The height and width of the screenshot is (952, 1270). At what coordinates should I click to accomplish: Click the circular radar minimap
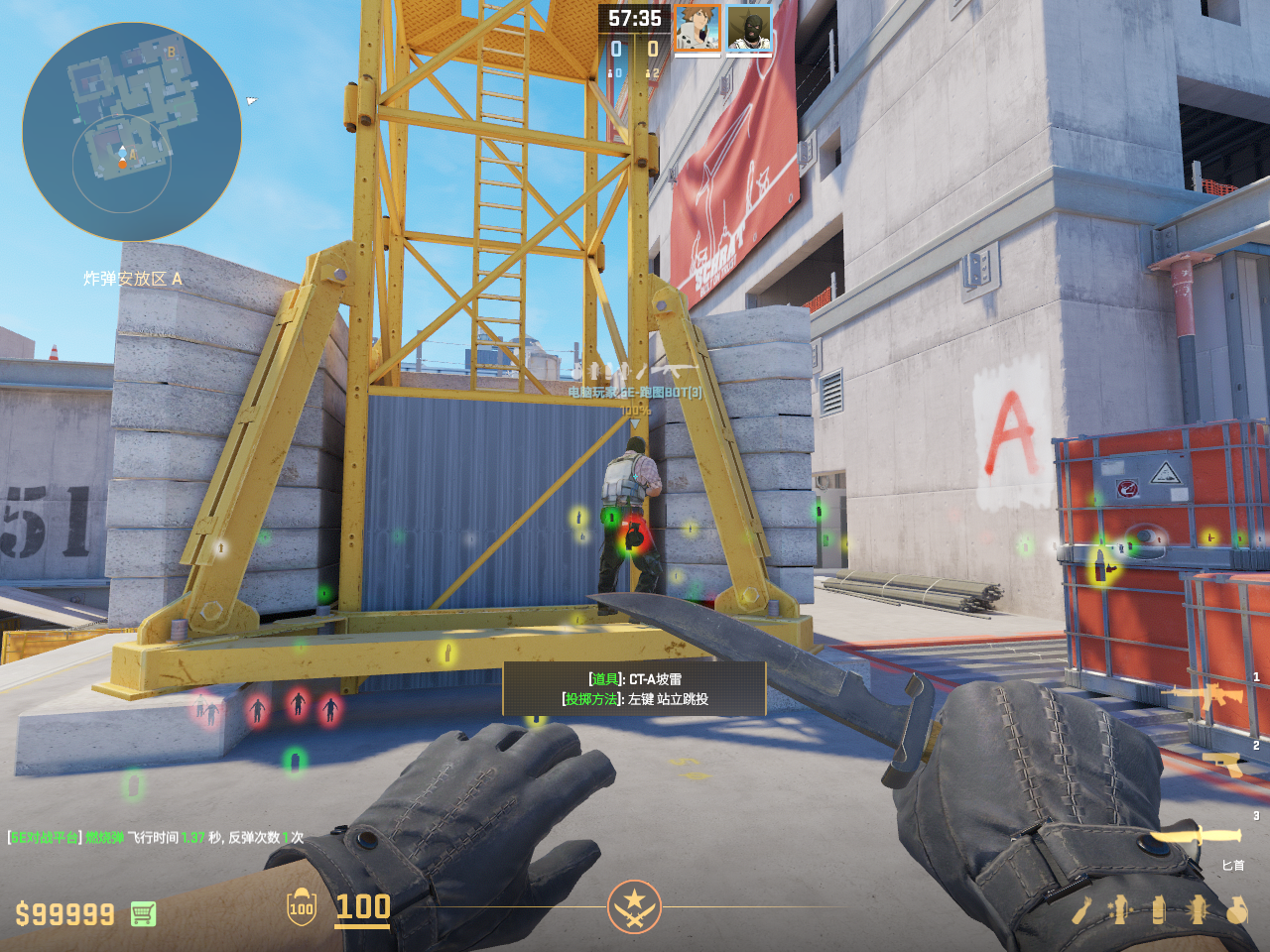(x=131, y=132)
